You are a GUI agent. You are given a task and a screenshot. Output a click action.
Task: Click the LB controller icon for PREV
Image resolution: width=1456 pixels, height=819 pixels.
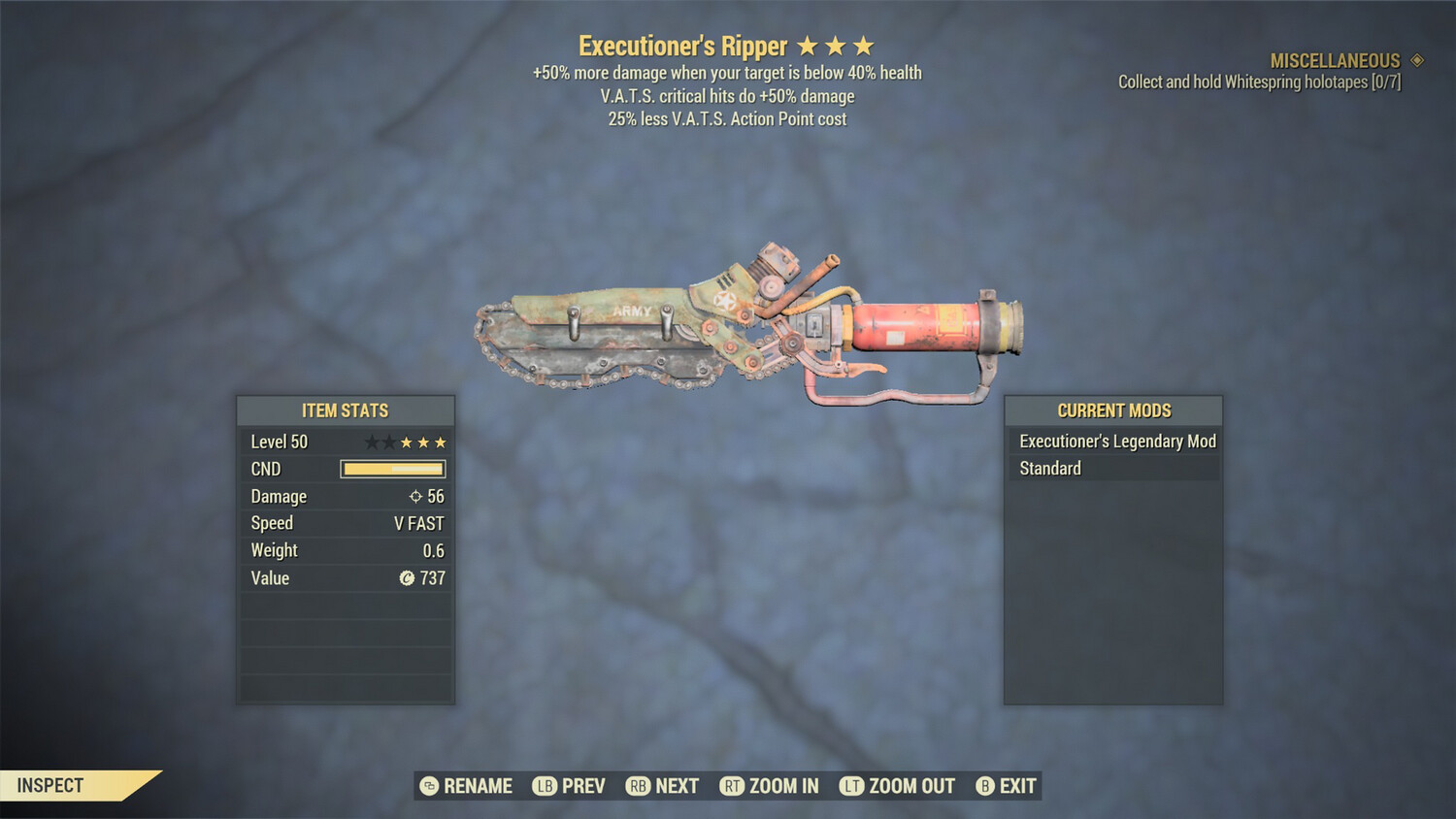tap(546, 786)
